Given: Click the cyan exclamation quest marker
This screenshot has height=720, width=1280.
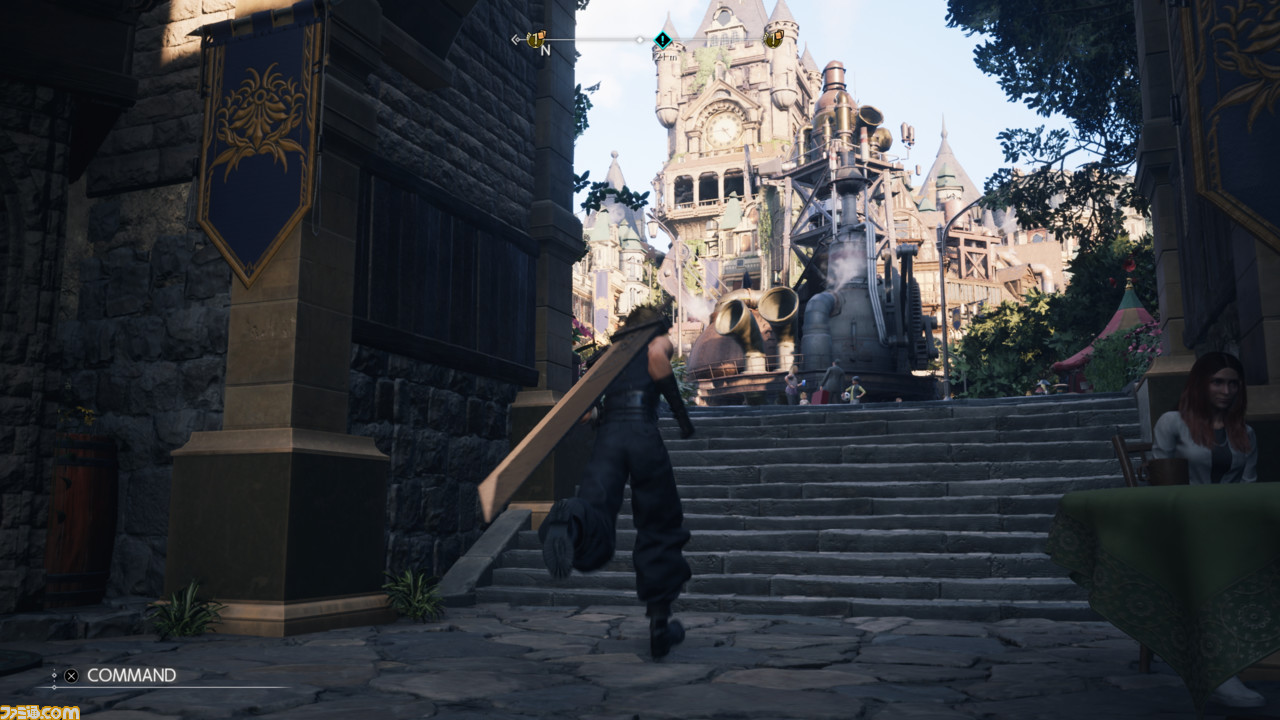Looking at the screenshot, I should click(x=662, y=41).
